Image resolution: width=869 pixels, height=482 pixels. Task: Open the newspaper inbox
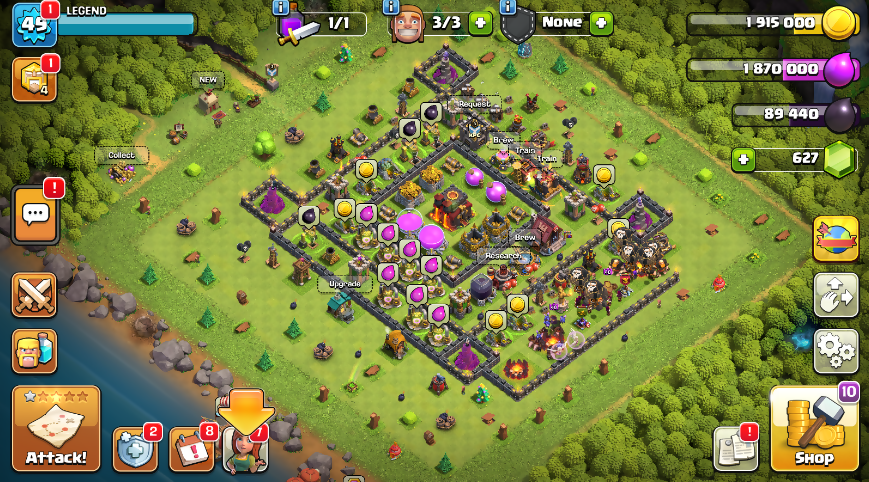735,449
